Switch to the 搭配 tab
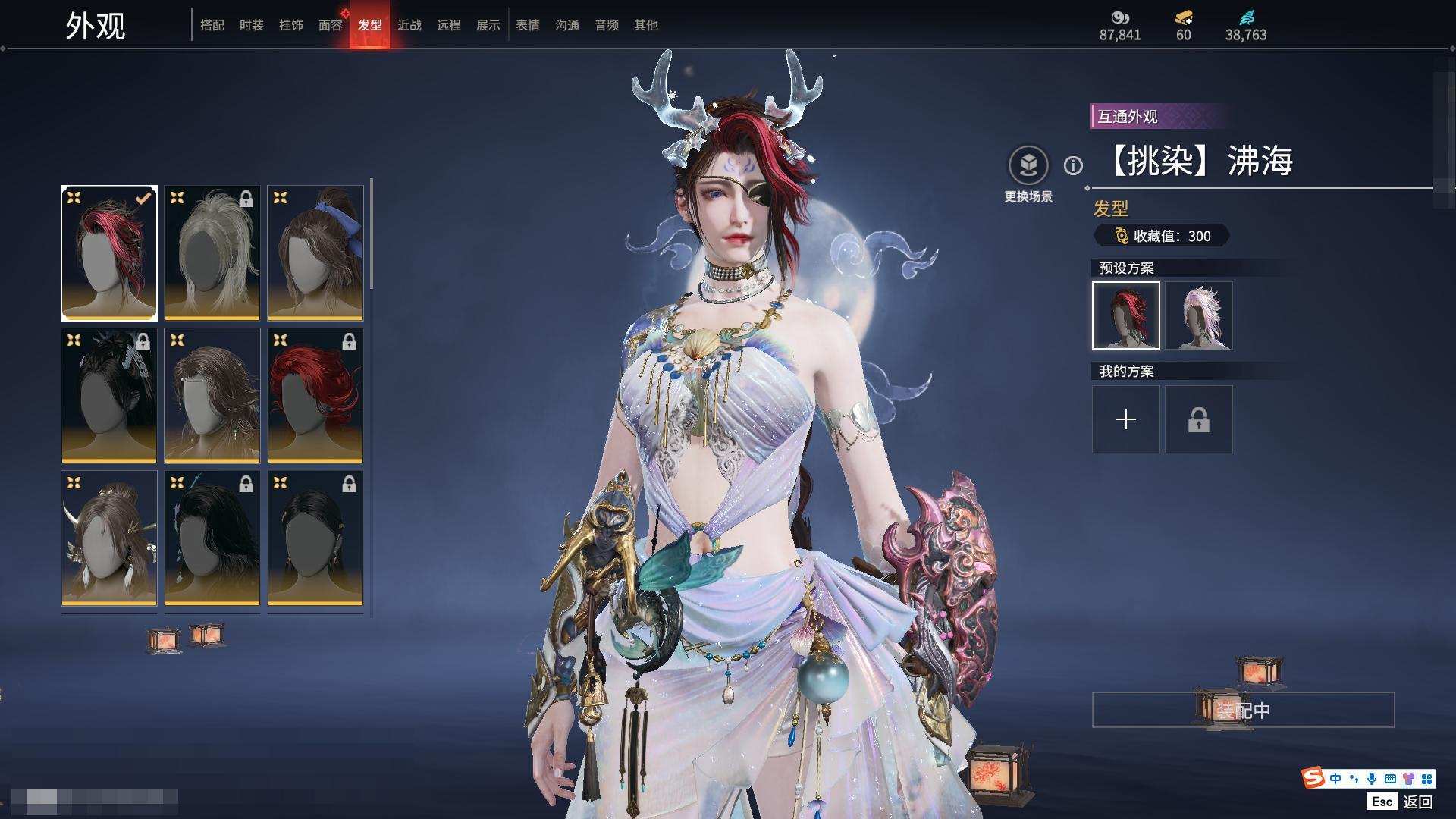This screenshot has height=819, width=1456. (212, 25)
